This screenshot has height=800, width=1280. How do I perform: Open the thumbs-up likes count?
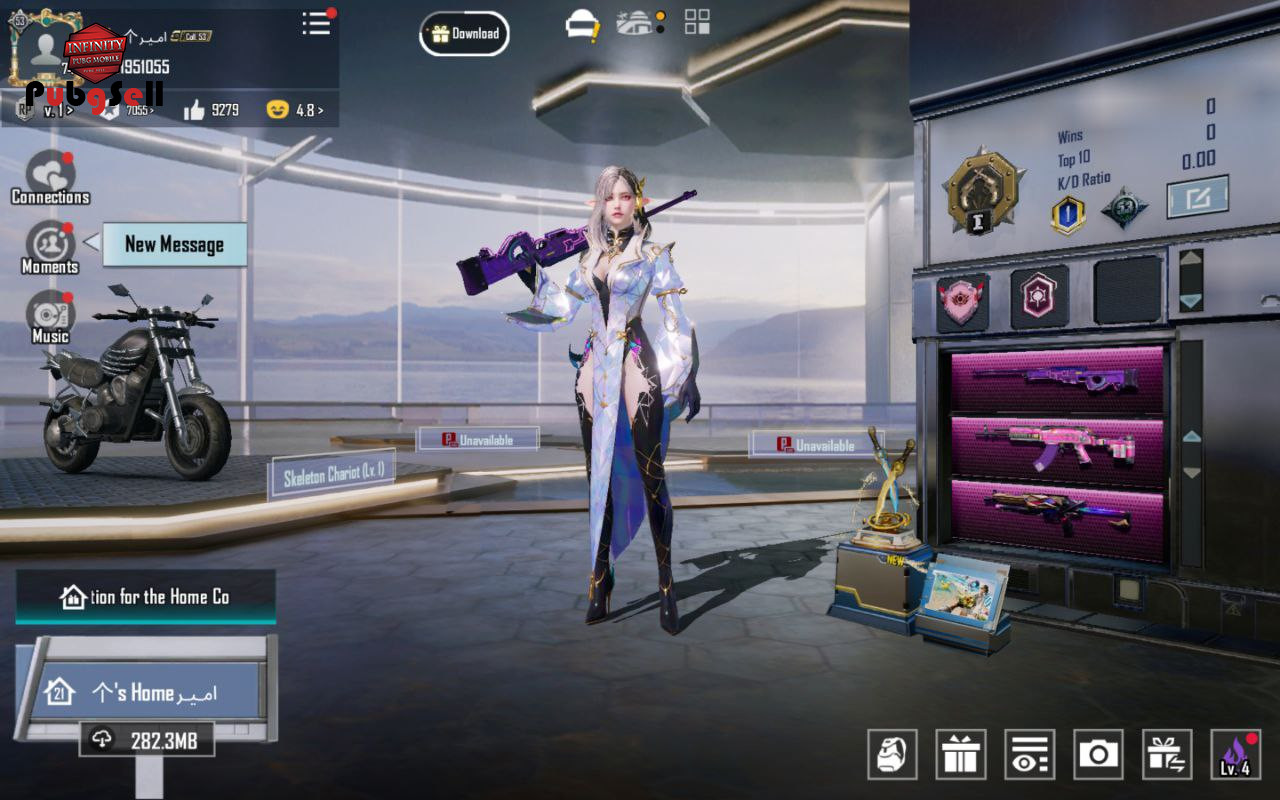tap(212, 110)
